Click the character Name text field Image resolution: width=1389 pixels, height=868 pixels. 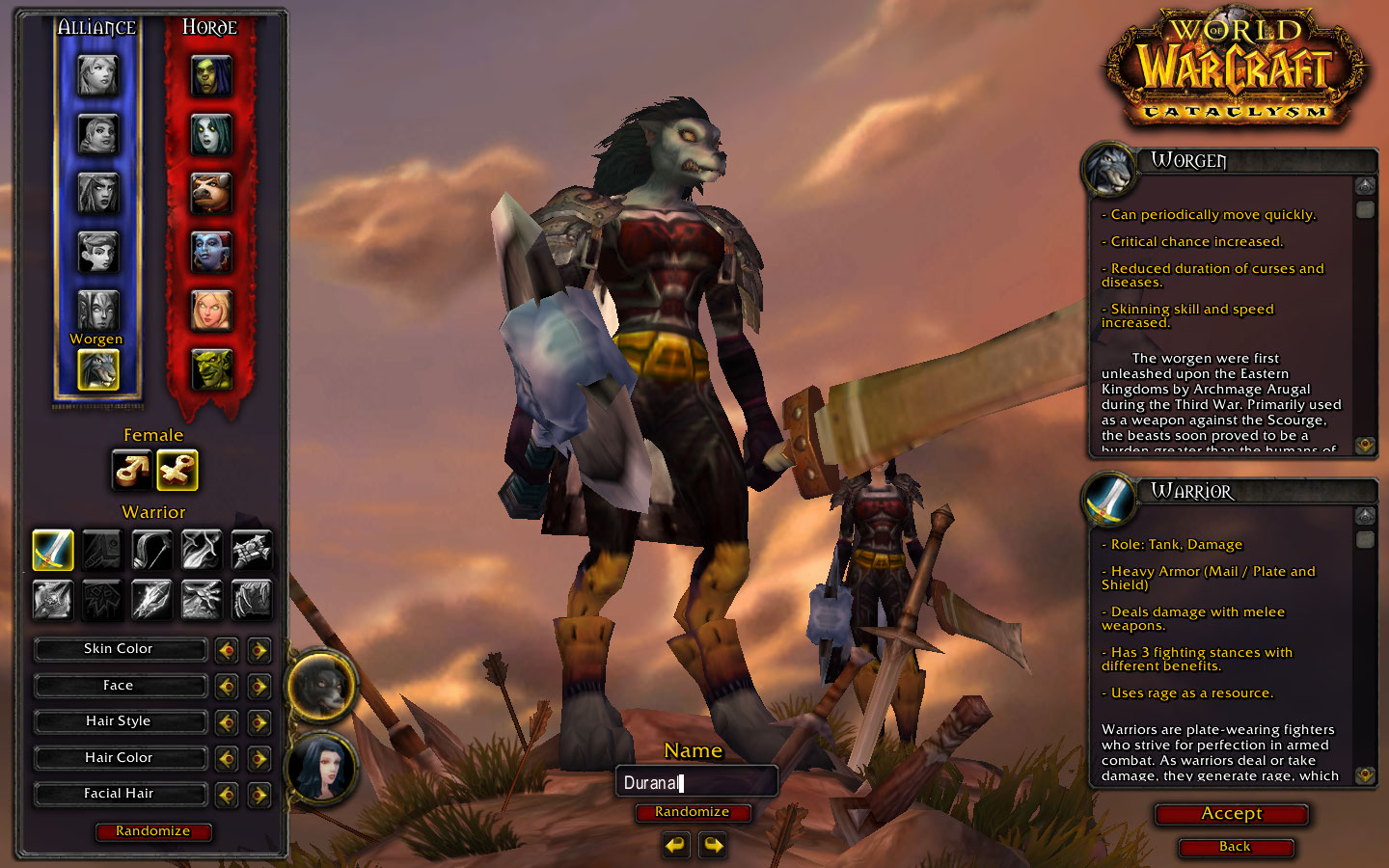click(x=695, y=782)
